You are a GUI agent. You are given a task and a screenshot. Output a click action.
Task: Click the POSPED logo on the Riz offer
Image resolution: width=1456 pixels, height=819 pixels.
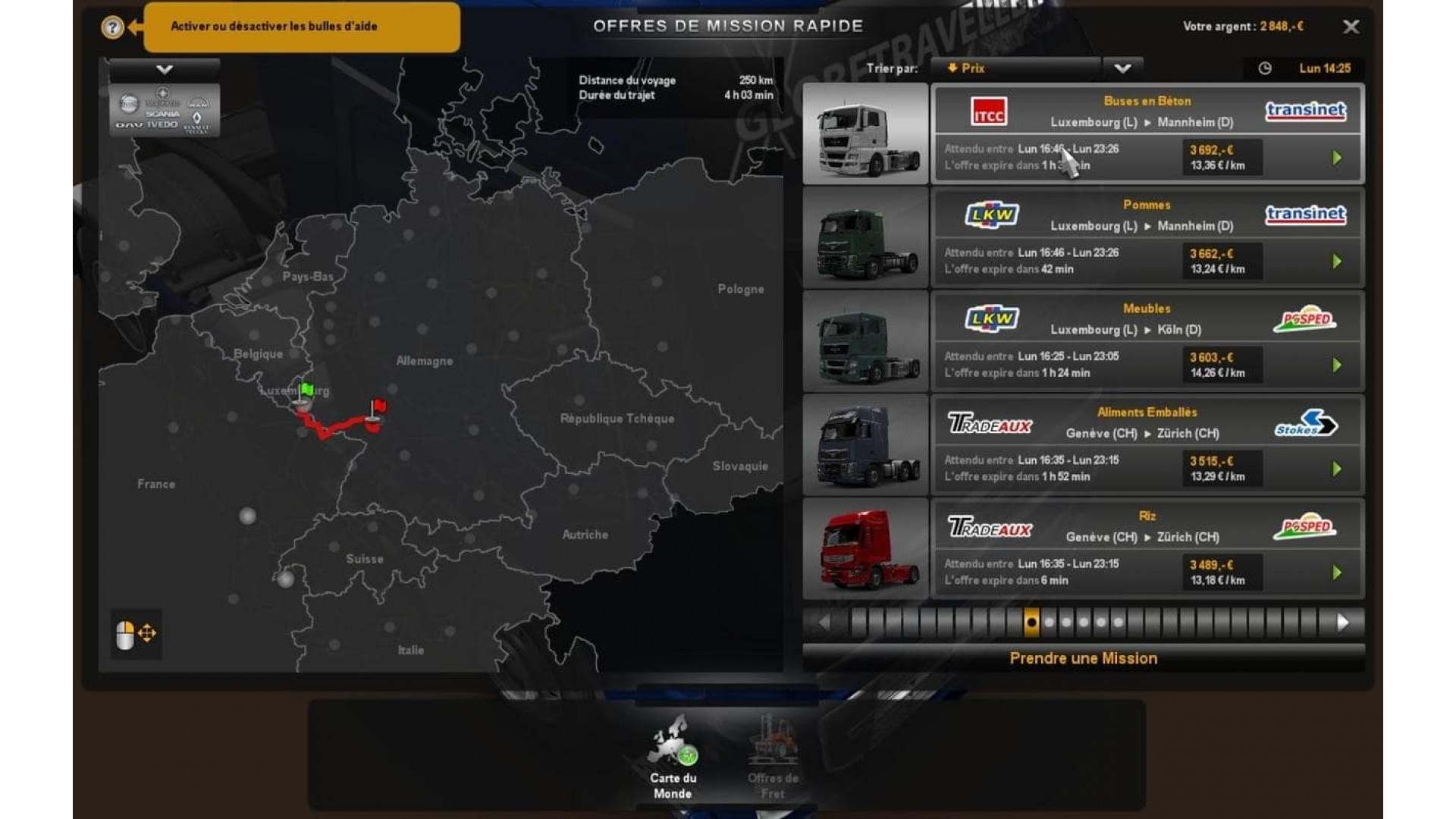click(1306, 526)
